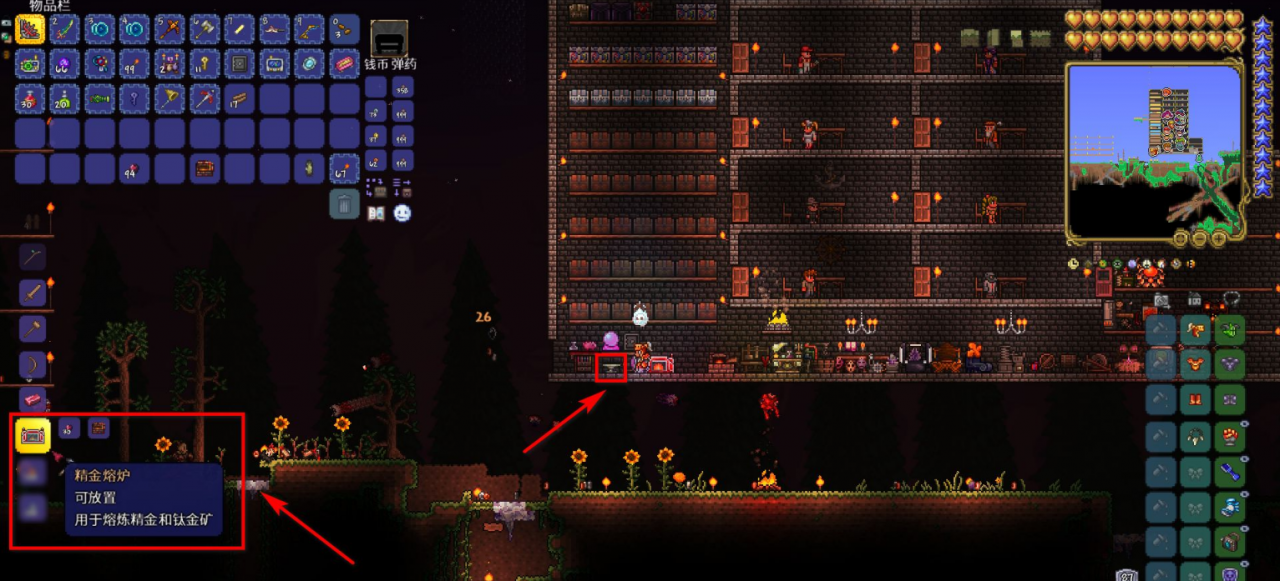Choose the wooden sword crafting recipe
Image resolution: width=1280 pixels, height=581 pixels.
coord(32,293)
